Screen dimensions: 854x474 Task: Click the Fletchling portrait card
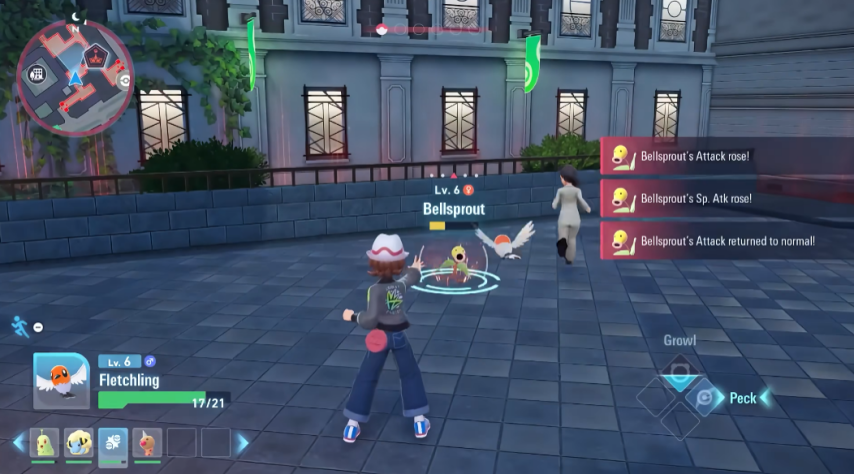click(61, 381)
